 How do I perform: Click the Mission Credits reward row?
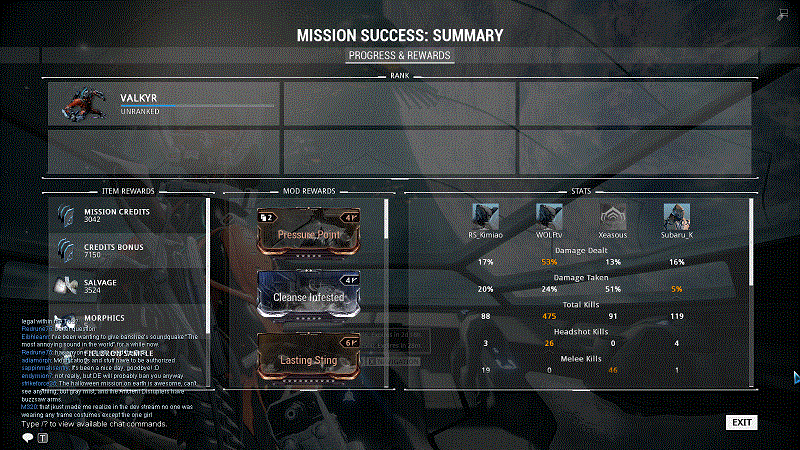(x=128, y=214)
